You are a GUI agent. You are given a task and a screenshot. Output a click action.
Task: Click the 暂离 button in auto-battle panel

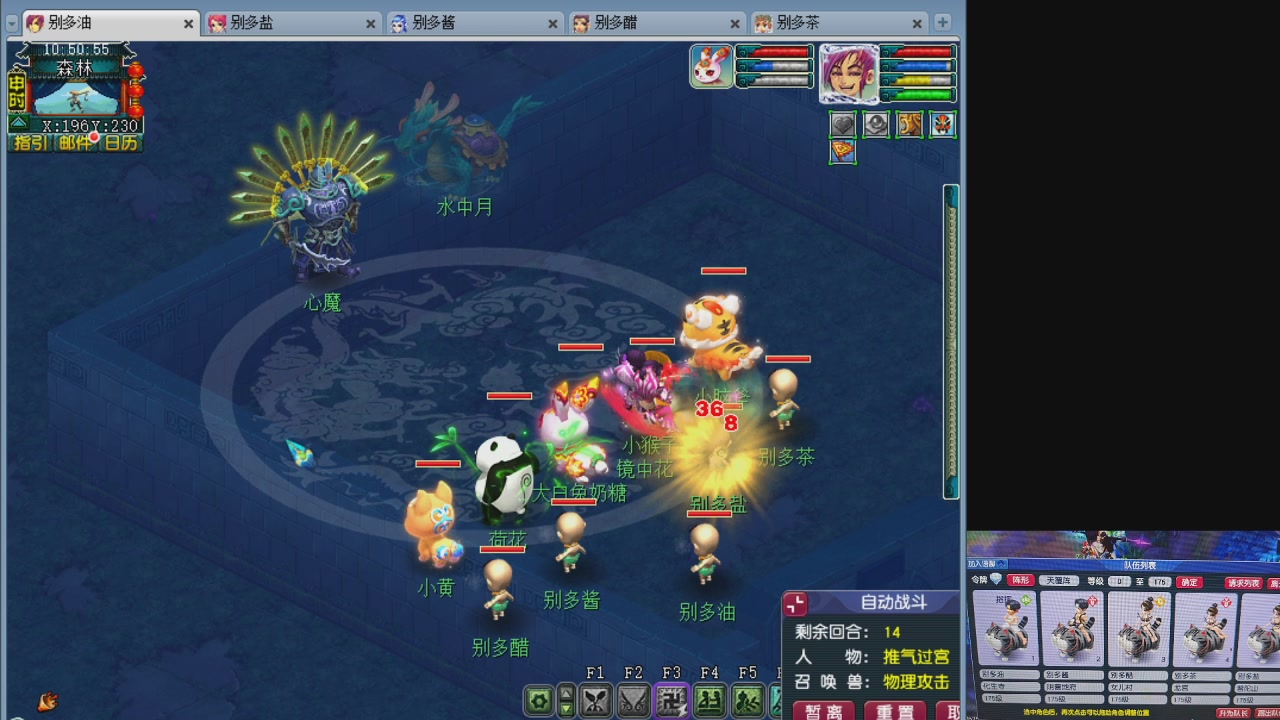(x=822, y=712)
